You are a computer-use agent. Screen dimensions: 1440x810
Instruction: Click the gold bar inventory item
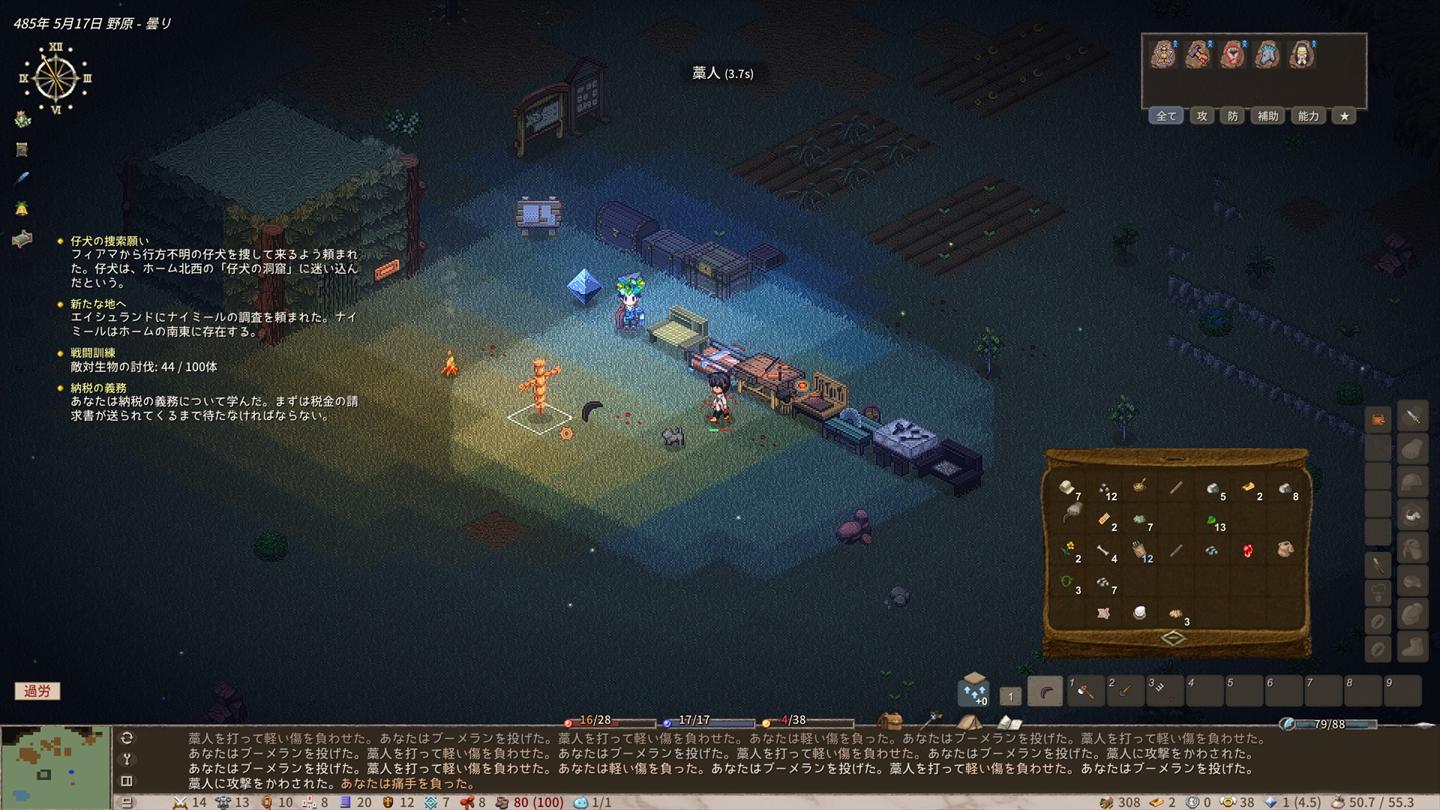pyautogui.click(x=1249, y=488)
